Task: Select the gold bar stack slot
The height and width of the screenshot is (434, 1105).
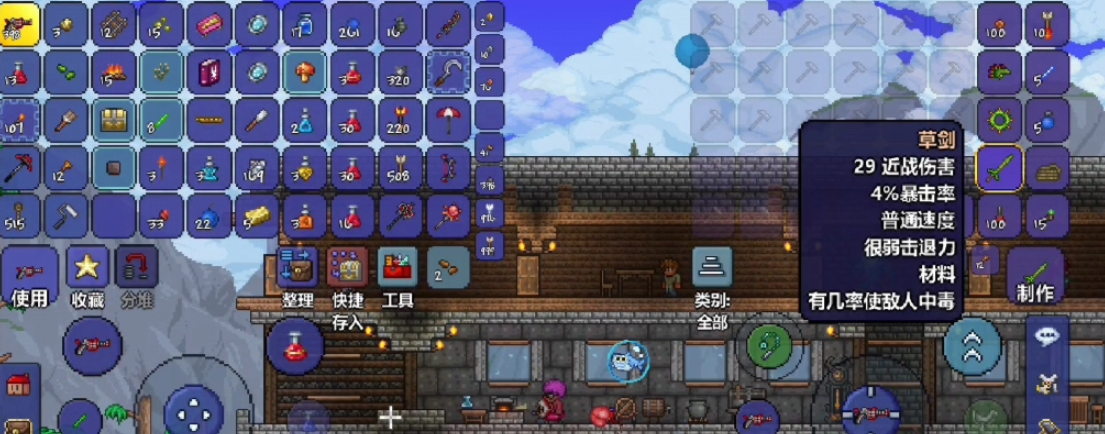Action: coord(256,213)
